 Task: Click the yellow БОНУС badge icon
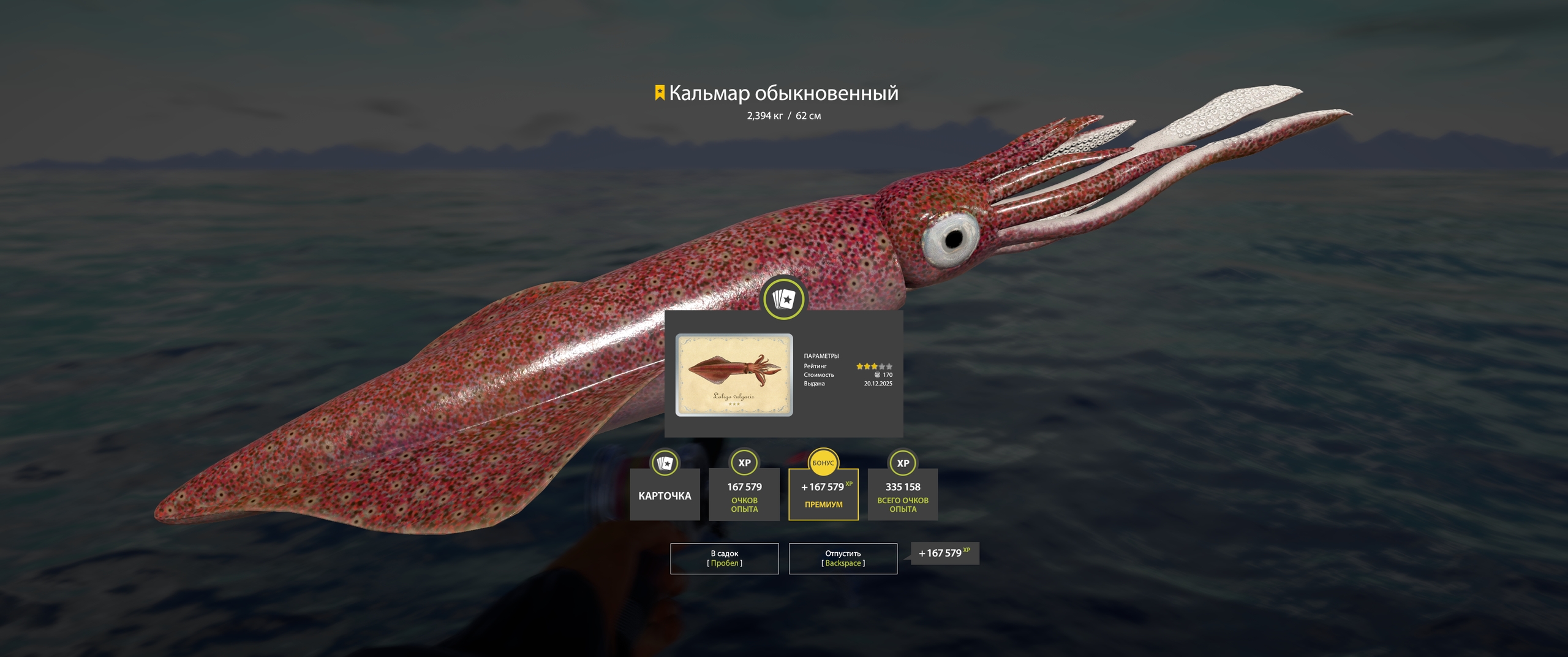824,463
